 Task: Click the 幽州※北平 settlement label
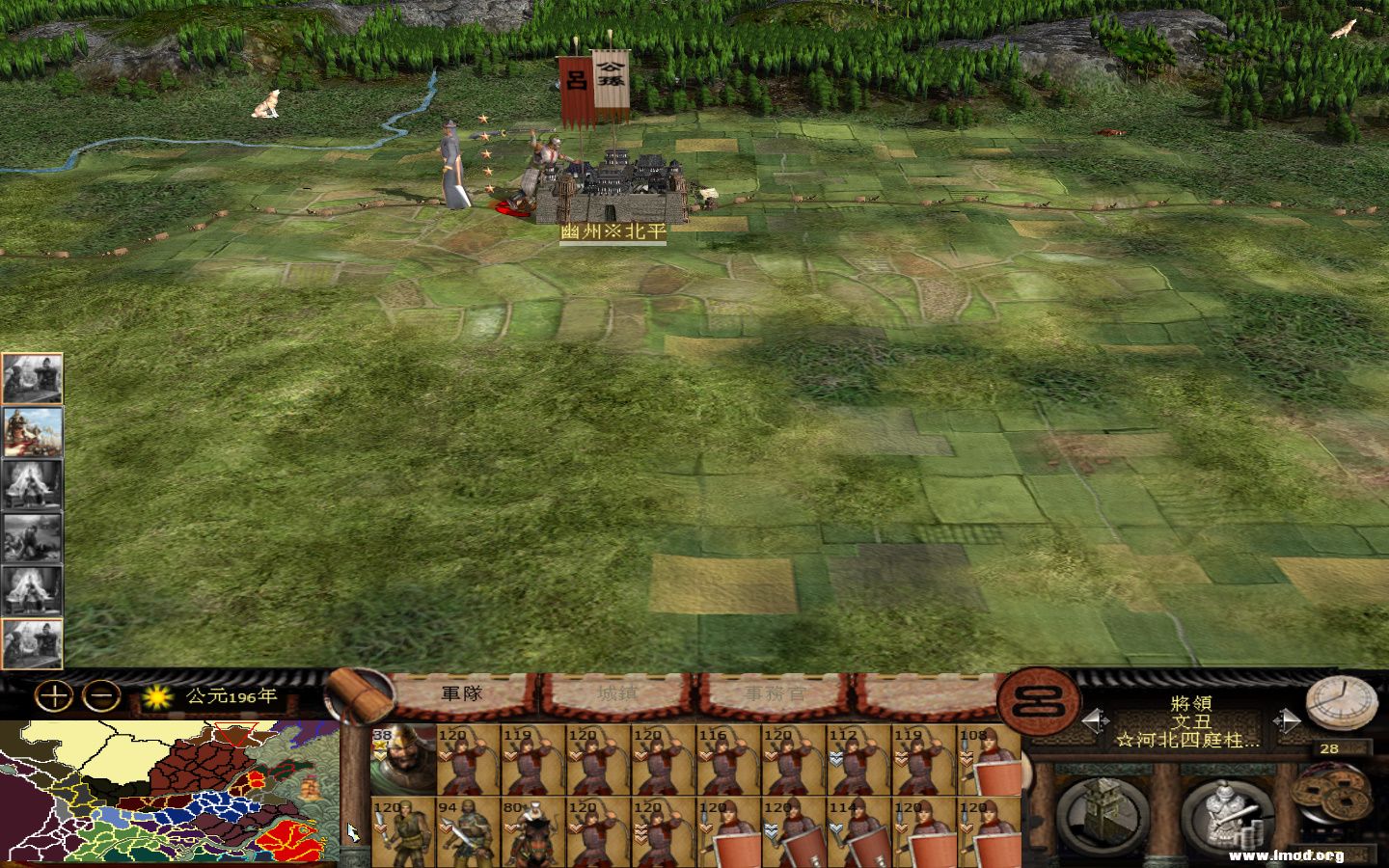click(613, 232)
